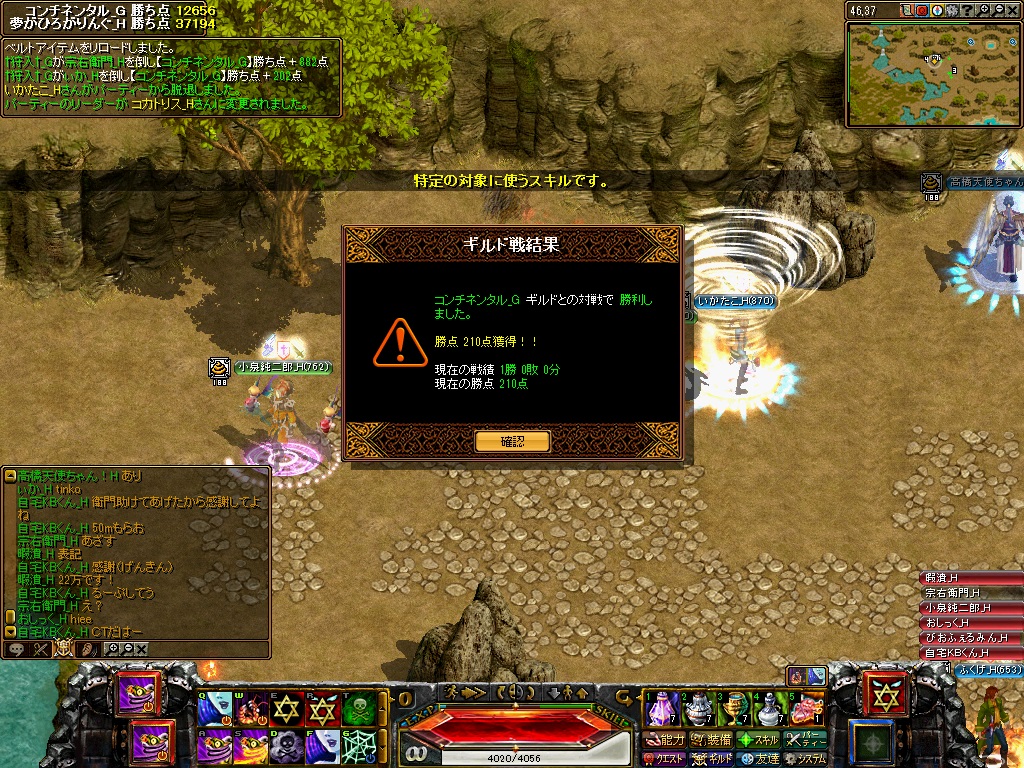Open the 能力 (abilities) menu
1024x768 pixels.
pyautogui.click(x=666, y=740)
